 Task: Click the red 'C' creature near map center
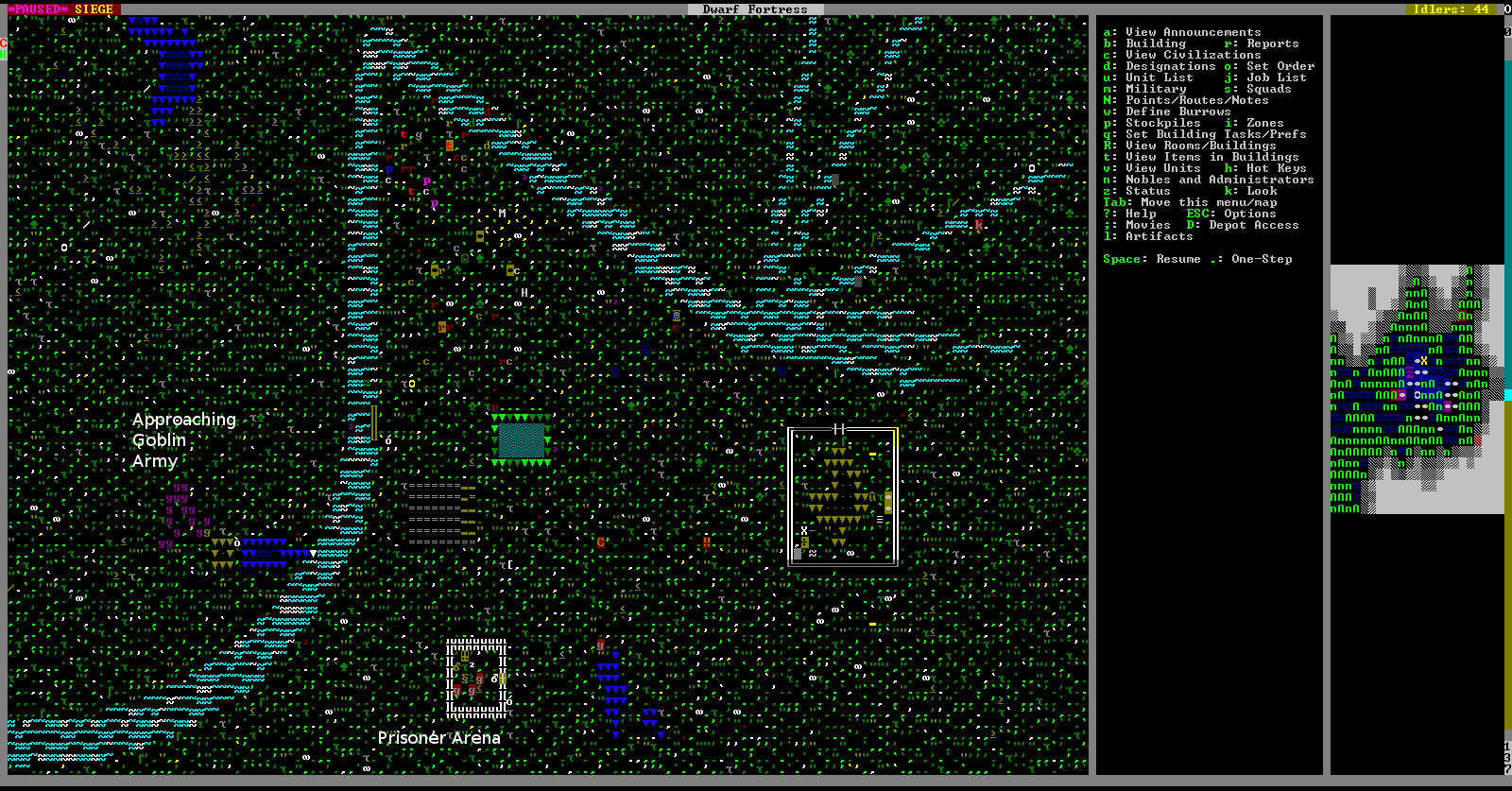pos(603,541)
